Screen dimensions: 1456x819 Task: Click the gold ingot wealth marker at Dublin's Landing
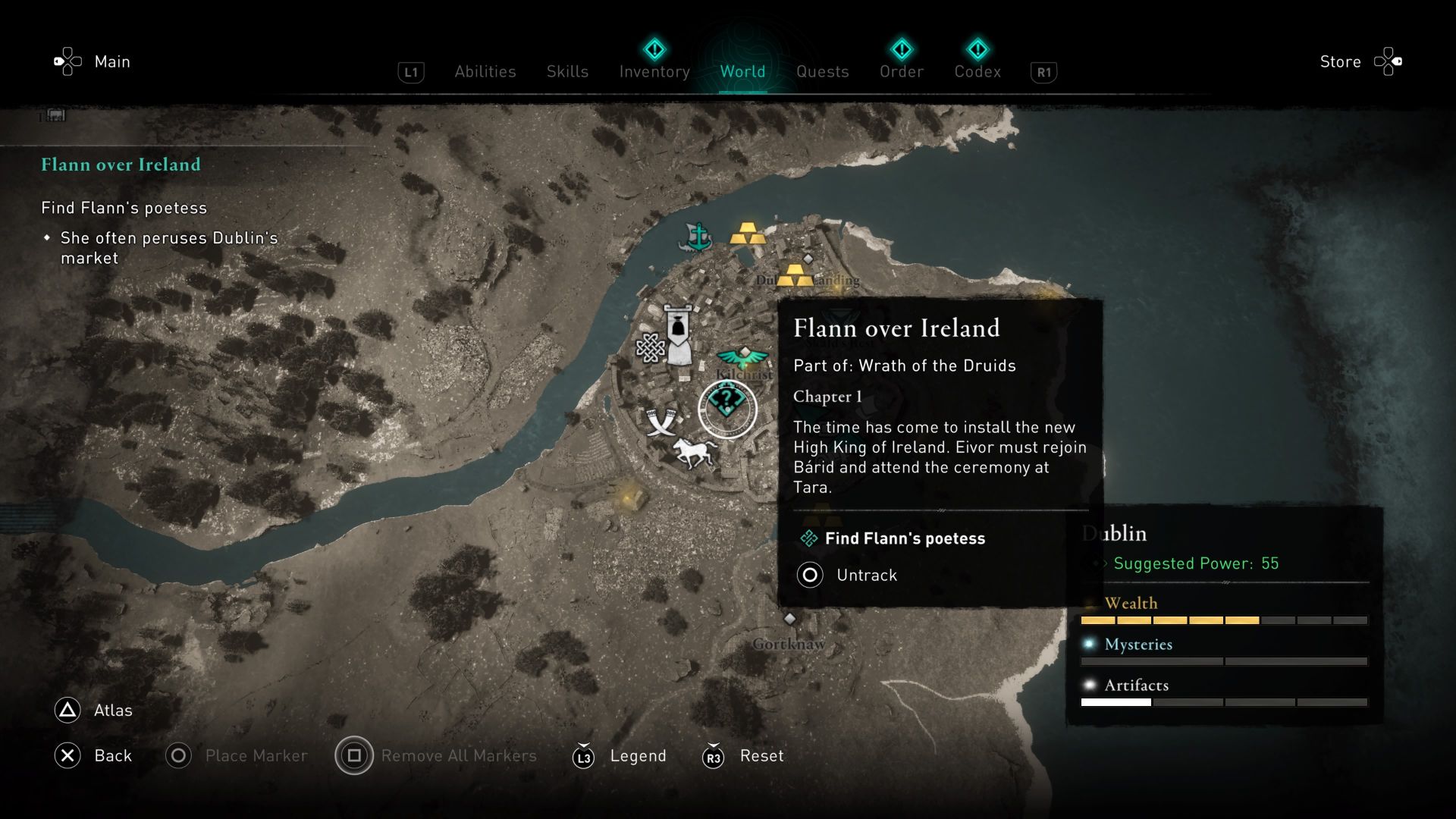tap(794, 276)
